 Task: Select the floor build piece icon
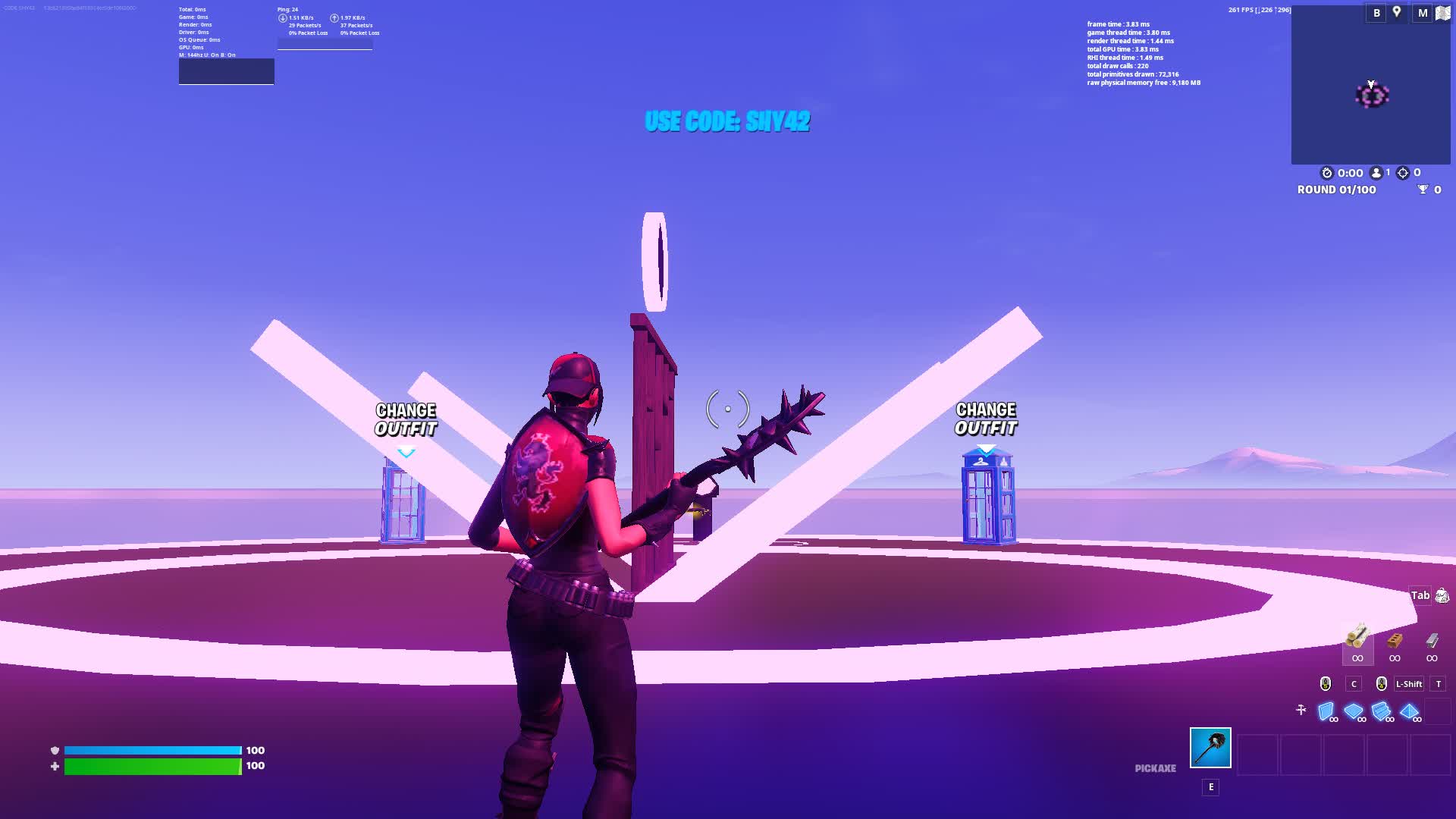tap(1353, 710)
